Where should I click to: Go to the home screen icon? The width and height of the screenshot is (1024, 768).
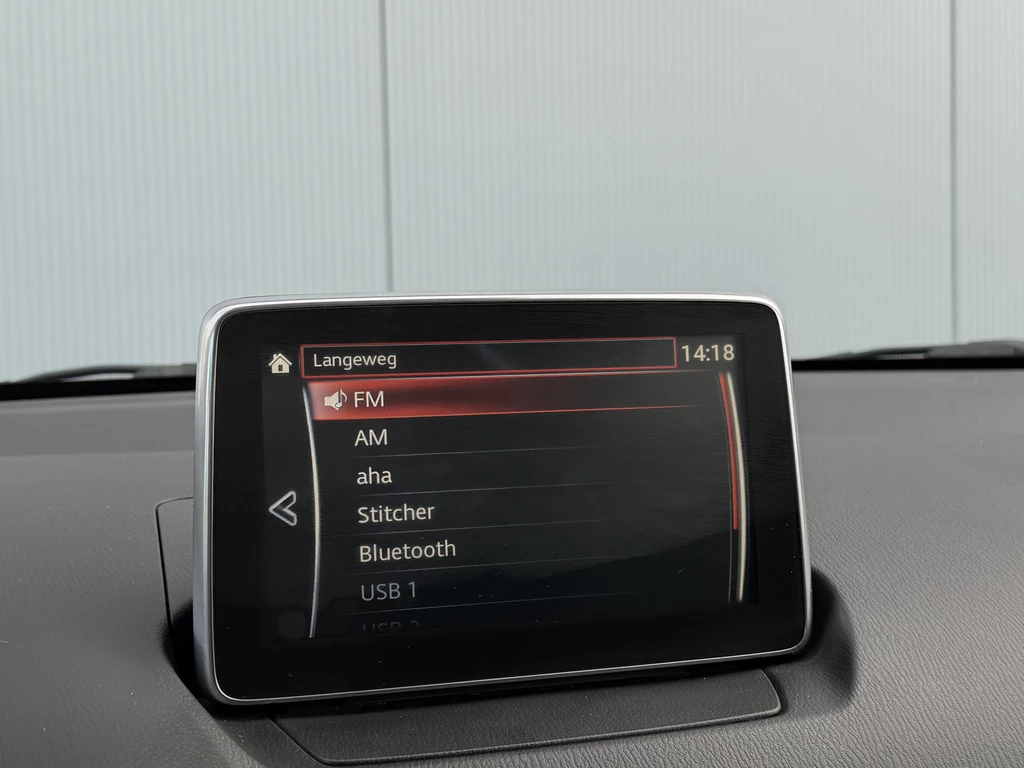click(x=280, y=362)
